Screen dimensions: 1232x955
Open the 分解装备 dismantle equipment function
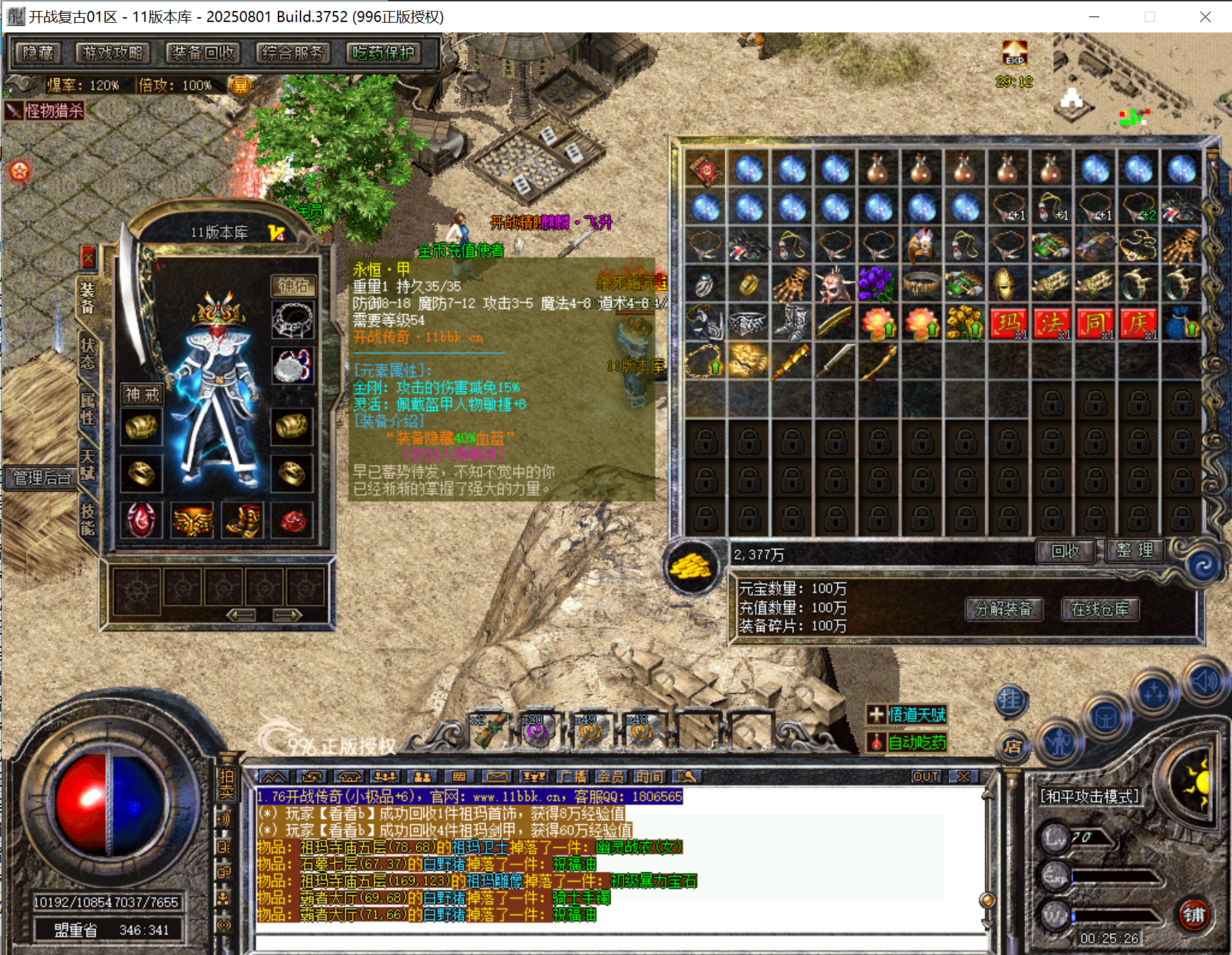tap(1004, 609)
